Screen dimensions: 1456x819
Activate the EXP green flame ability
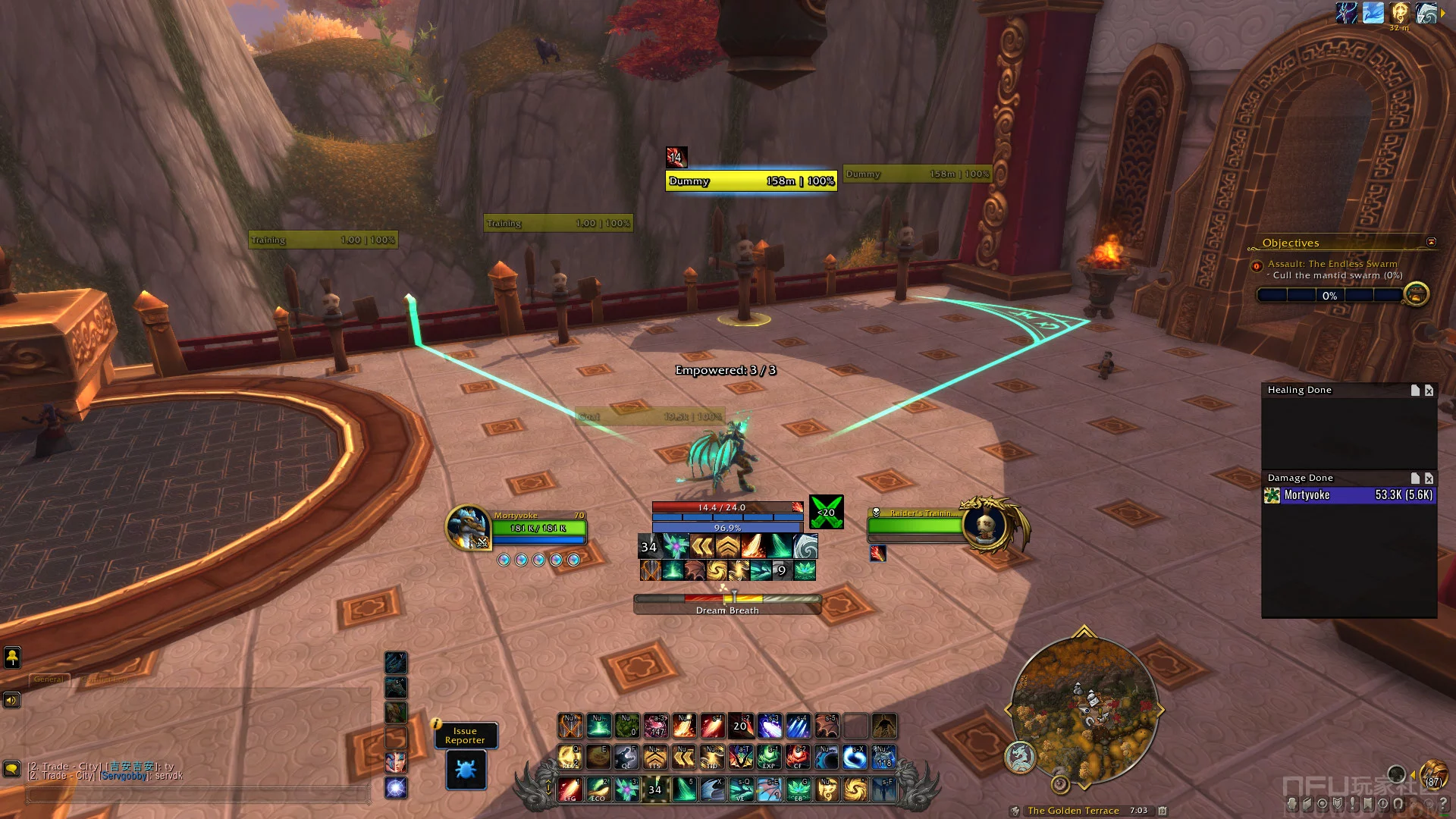[x=769, y=757]
